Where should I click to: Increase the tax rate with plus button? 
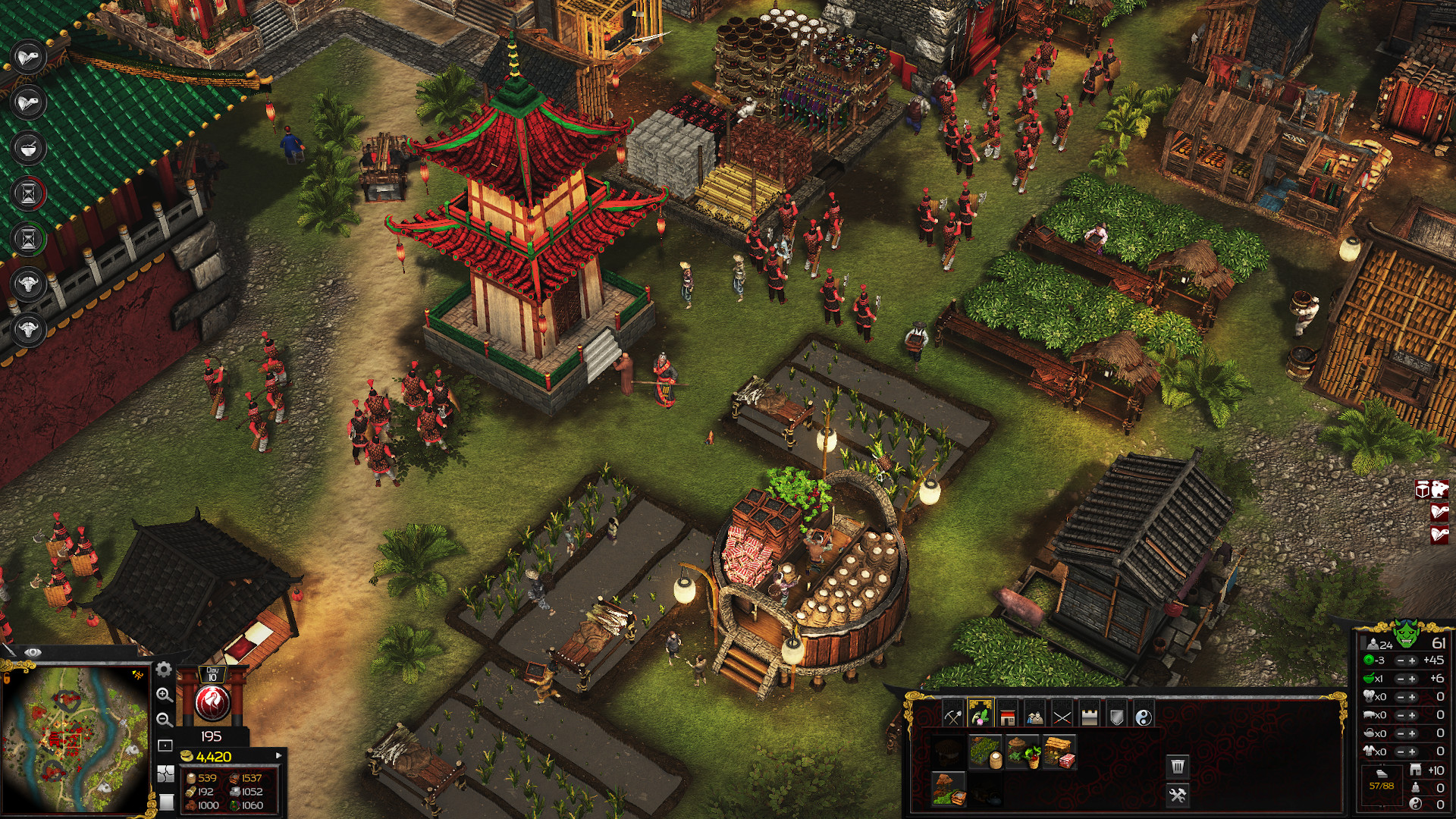click(x=1412, y=661)
